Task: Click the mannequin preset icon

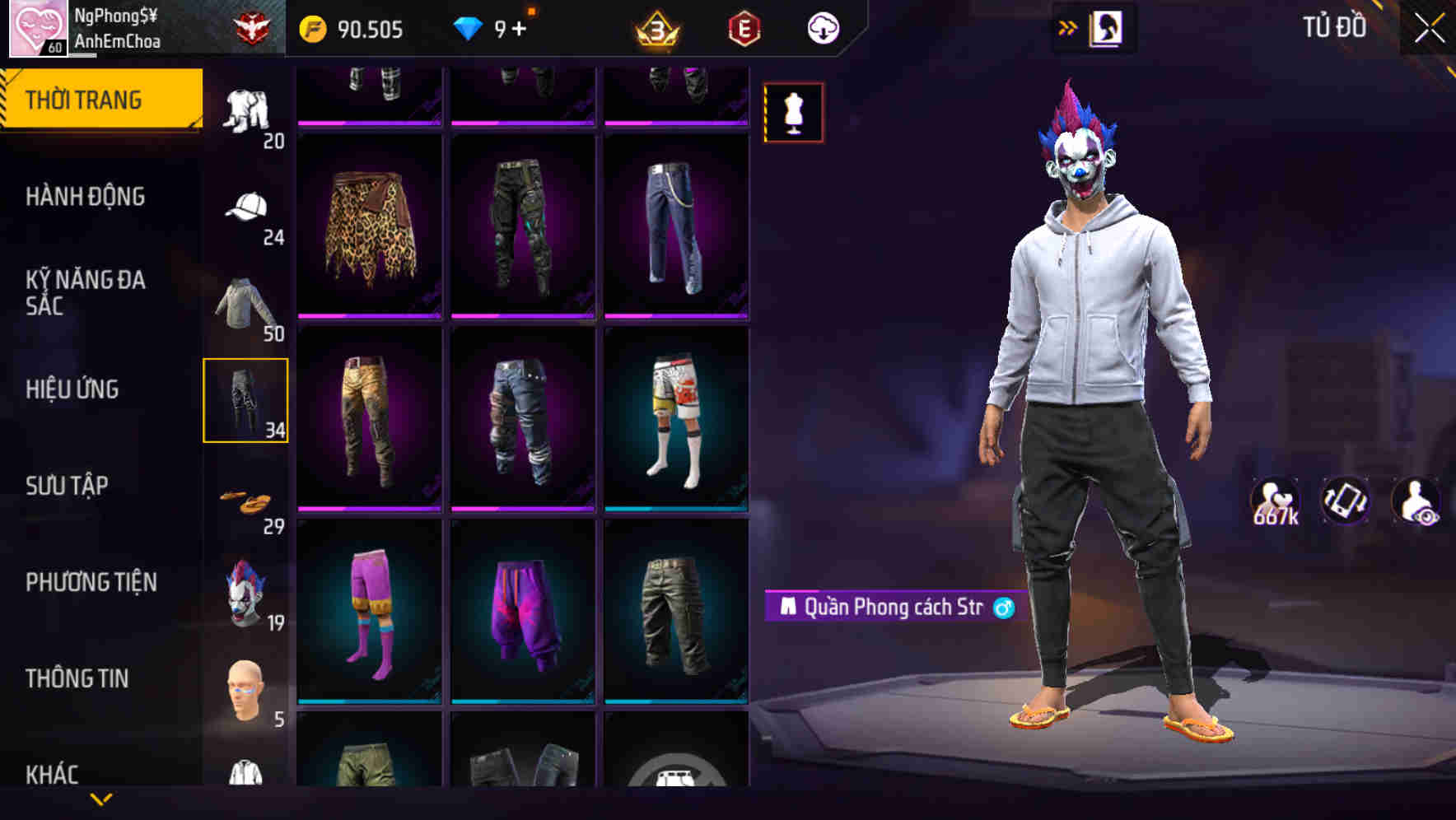Action: click(793, 114)
